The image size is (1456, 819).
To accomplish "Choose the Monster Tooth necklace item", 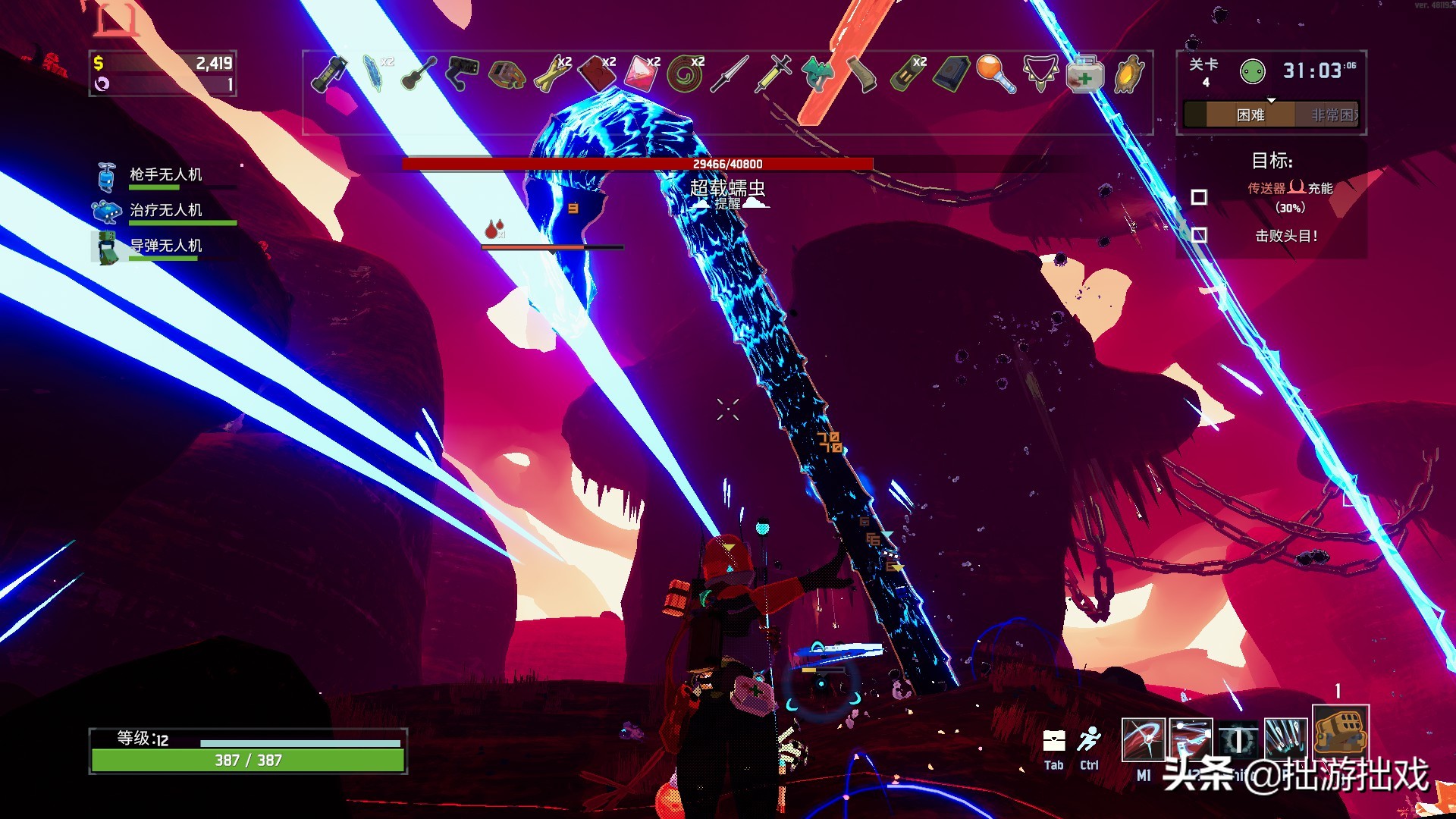I will click(x=1040, y=74).
